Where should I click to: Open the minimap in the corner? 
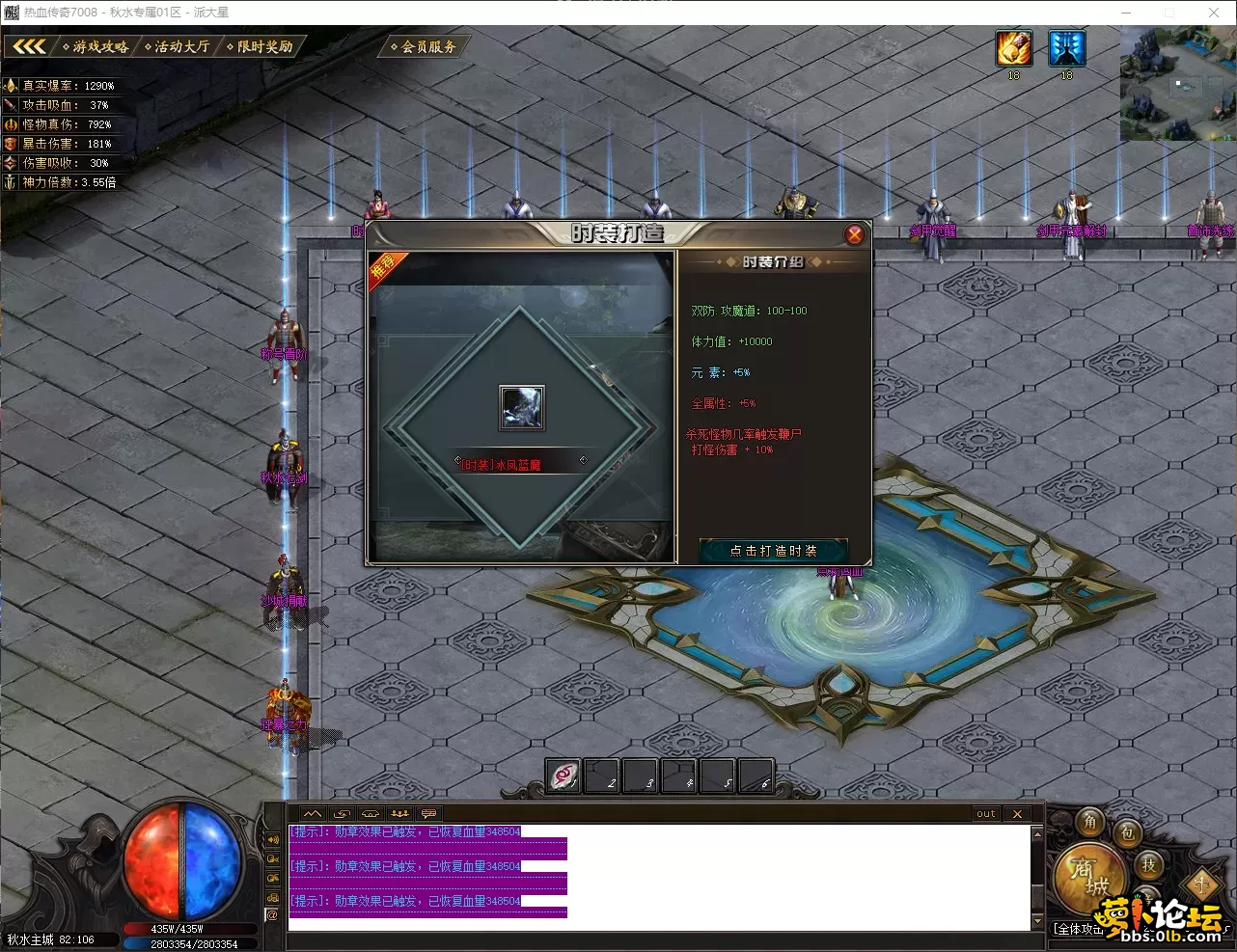click(x=1177, y=84)
